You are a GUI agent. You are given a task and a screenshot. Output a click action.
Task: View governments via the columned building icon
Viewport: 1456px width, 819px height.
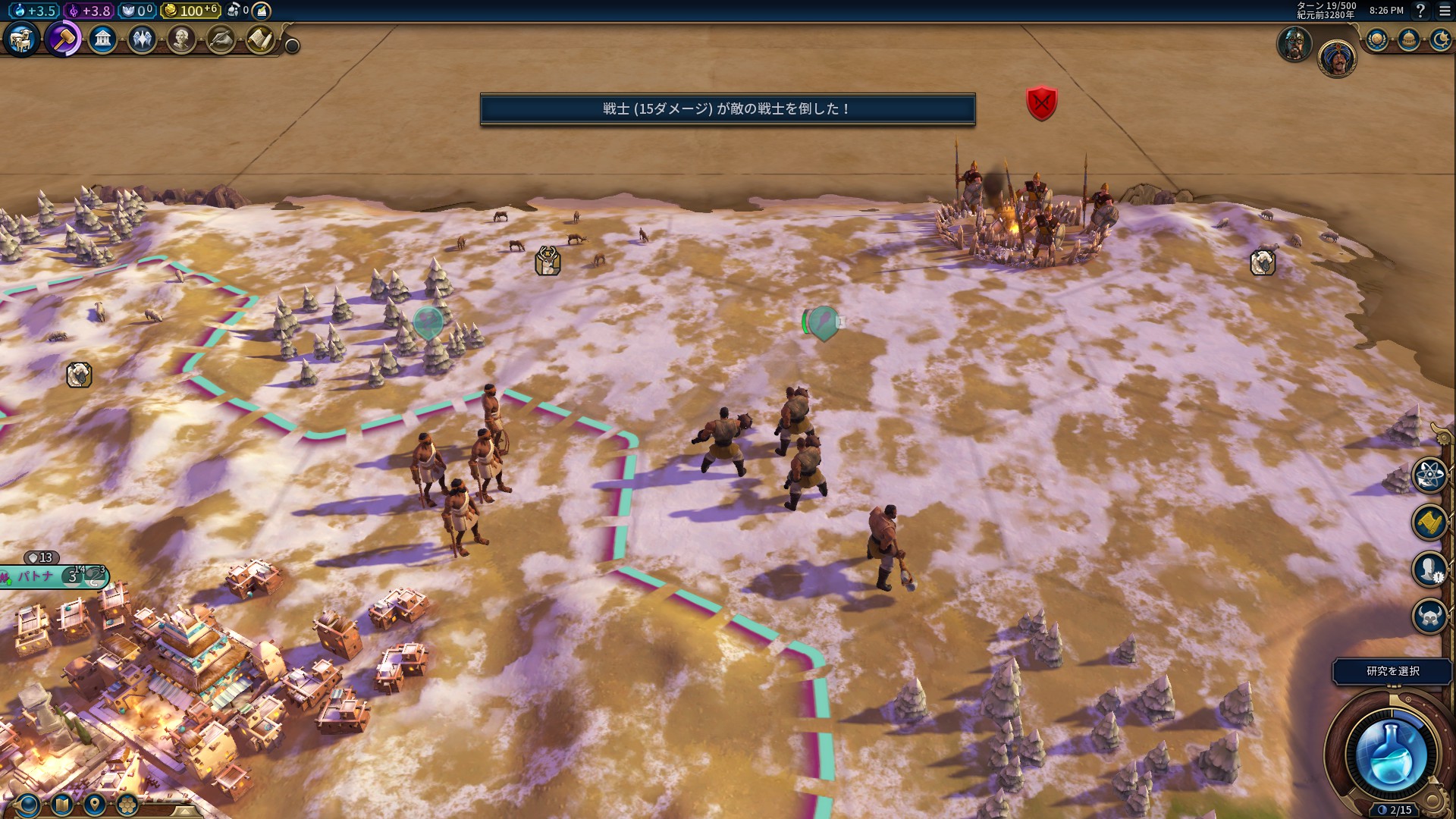[102, 39]
